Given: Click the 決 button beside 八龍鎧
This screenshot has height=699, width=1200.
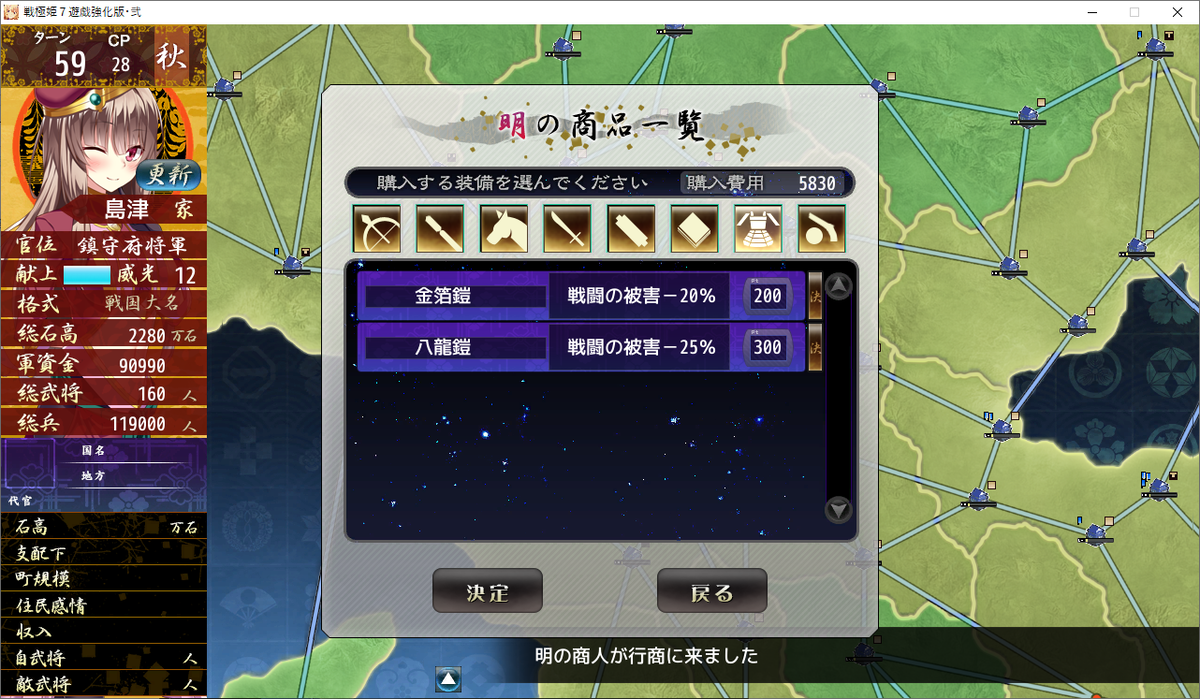Looking at the screenshot, I should click(815, 347).
